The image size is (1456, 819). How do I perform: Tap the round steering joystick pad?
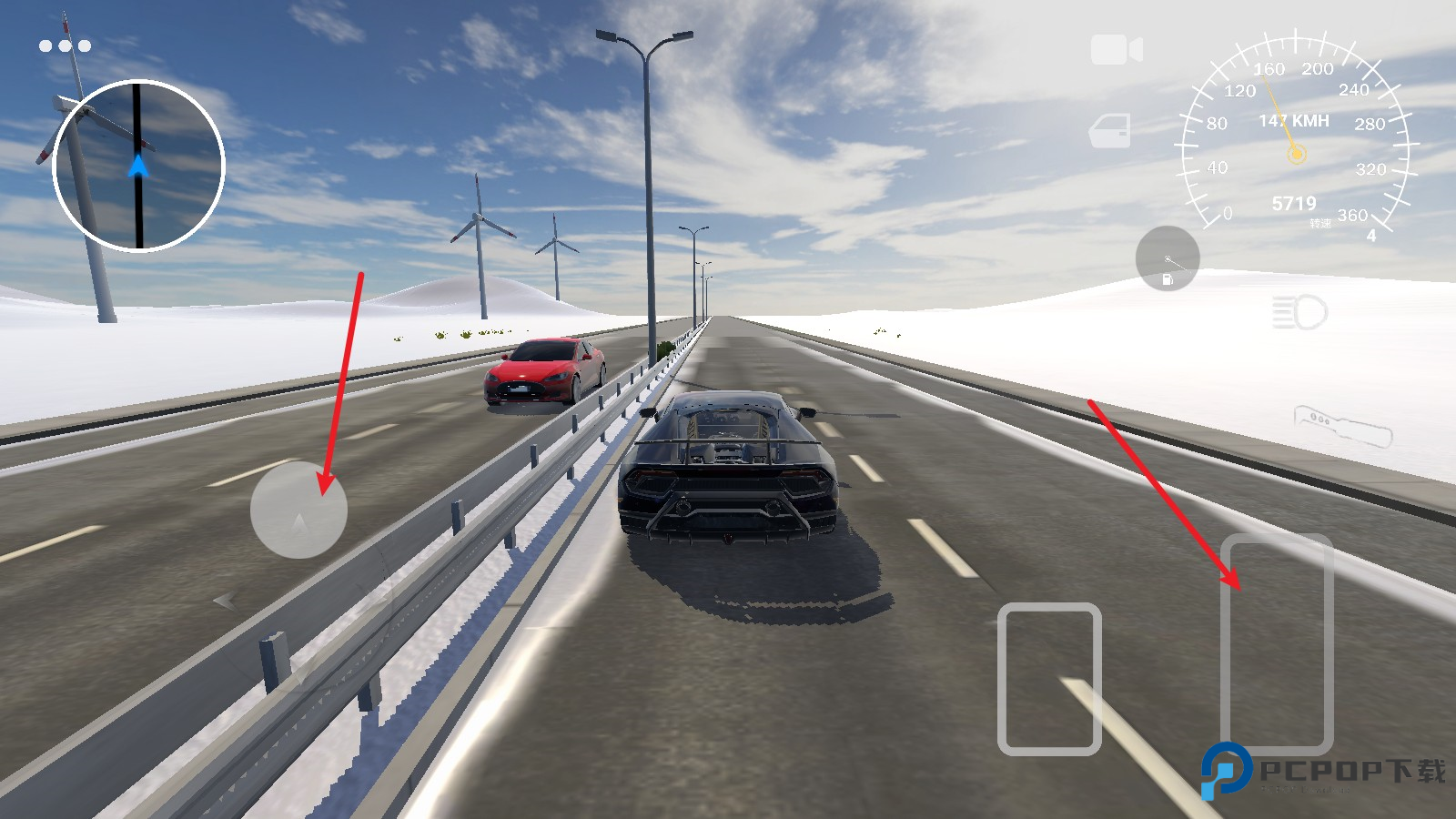point(298,510)
